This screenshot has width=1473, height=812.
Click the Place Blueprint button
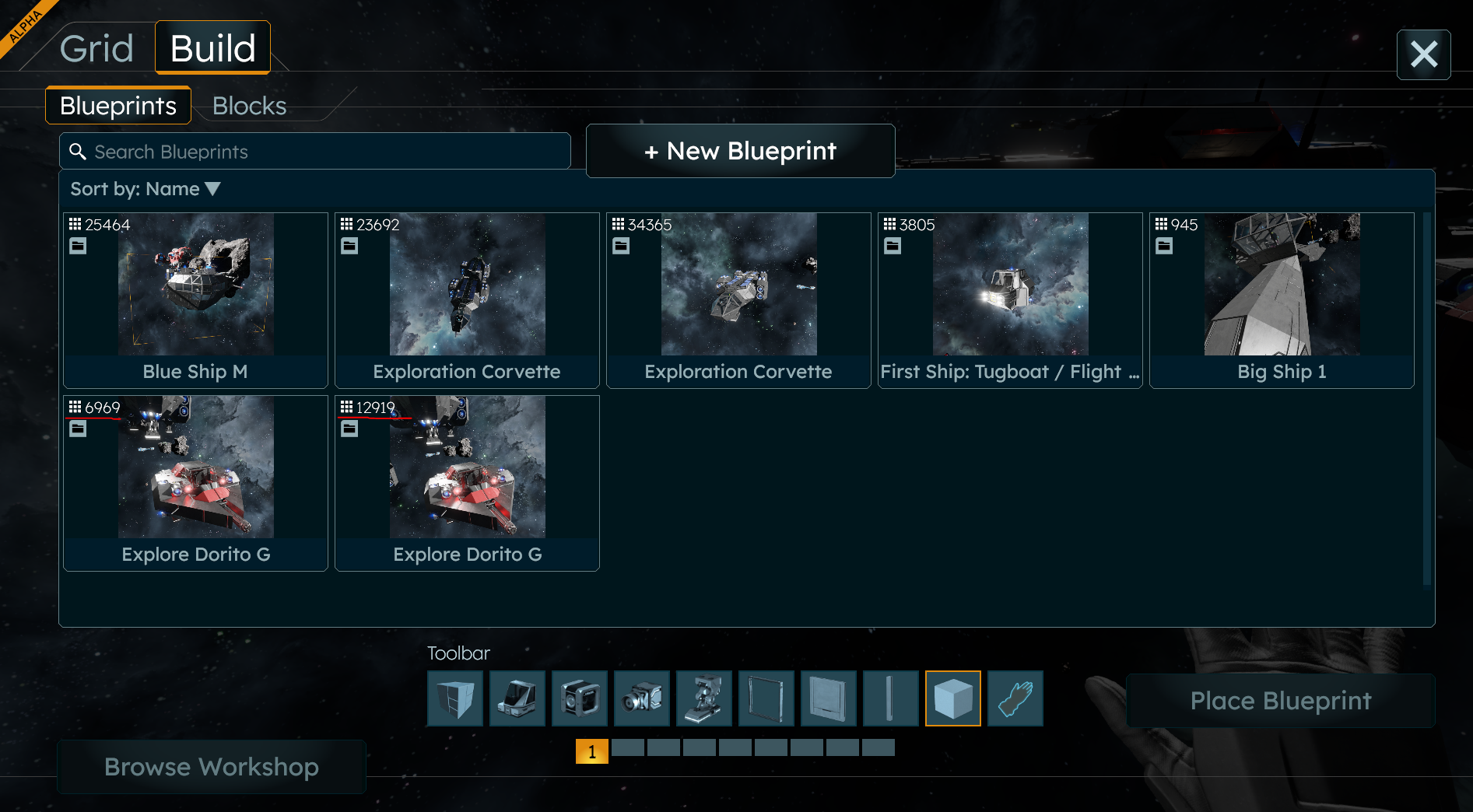click(1280, 701)
